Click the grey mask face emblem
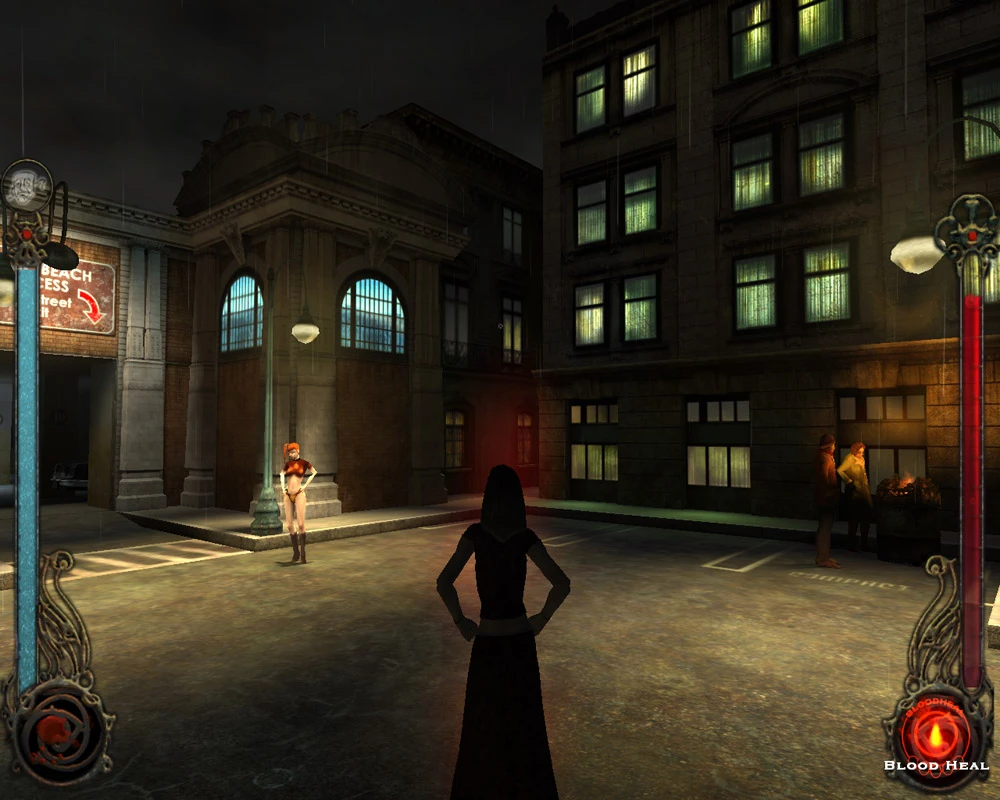 point(27,186)
